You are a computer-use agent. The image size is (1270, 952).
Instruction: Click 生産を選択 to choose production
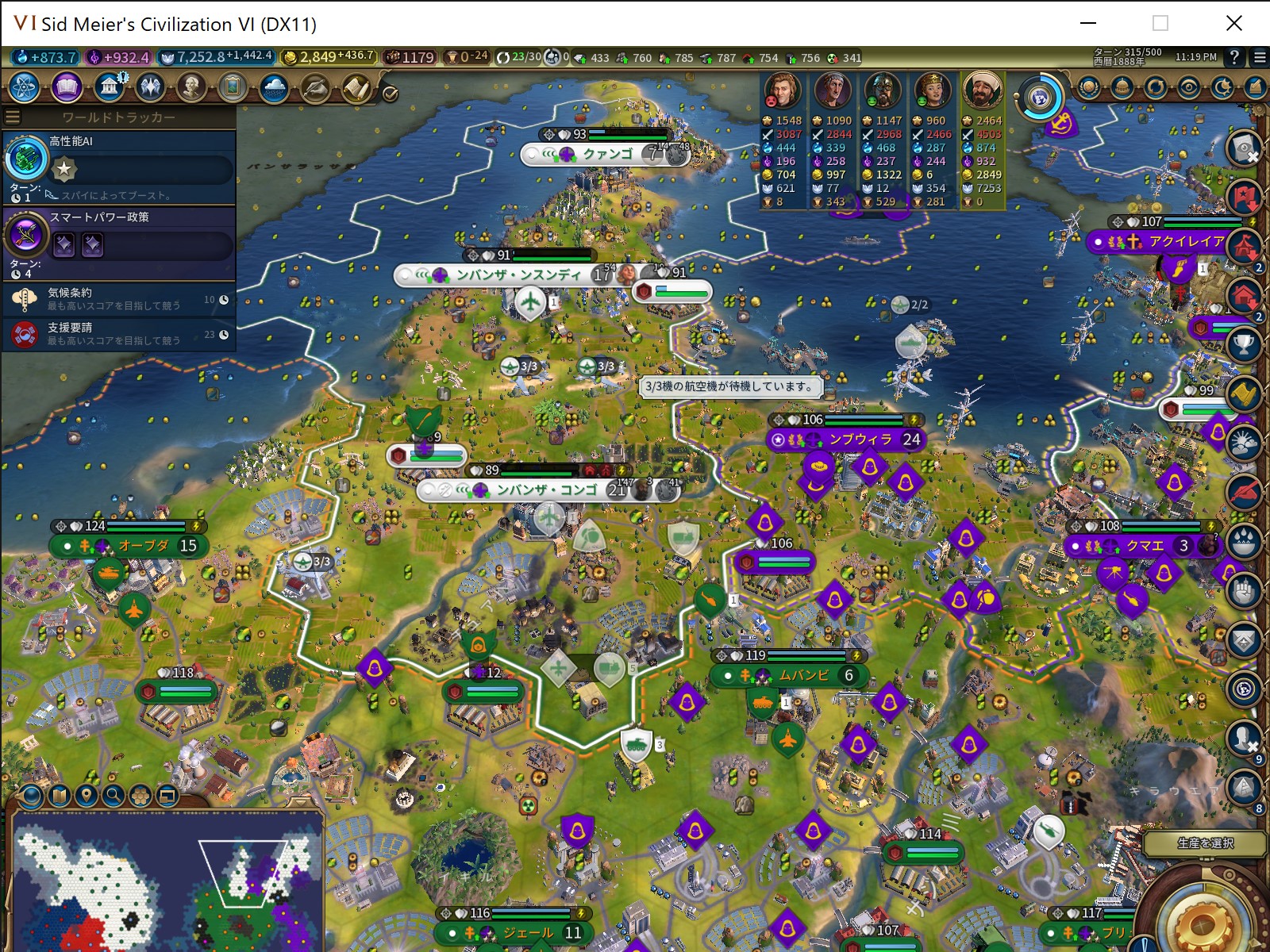[1205, 843]
